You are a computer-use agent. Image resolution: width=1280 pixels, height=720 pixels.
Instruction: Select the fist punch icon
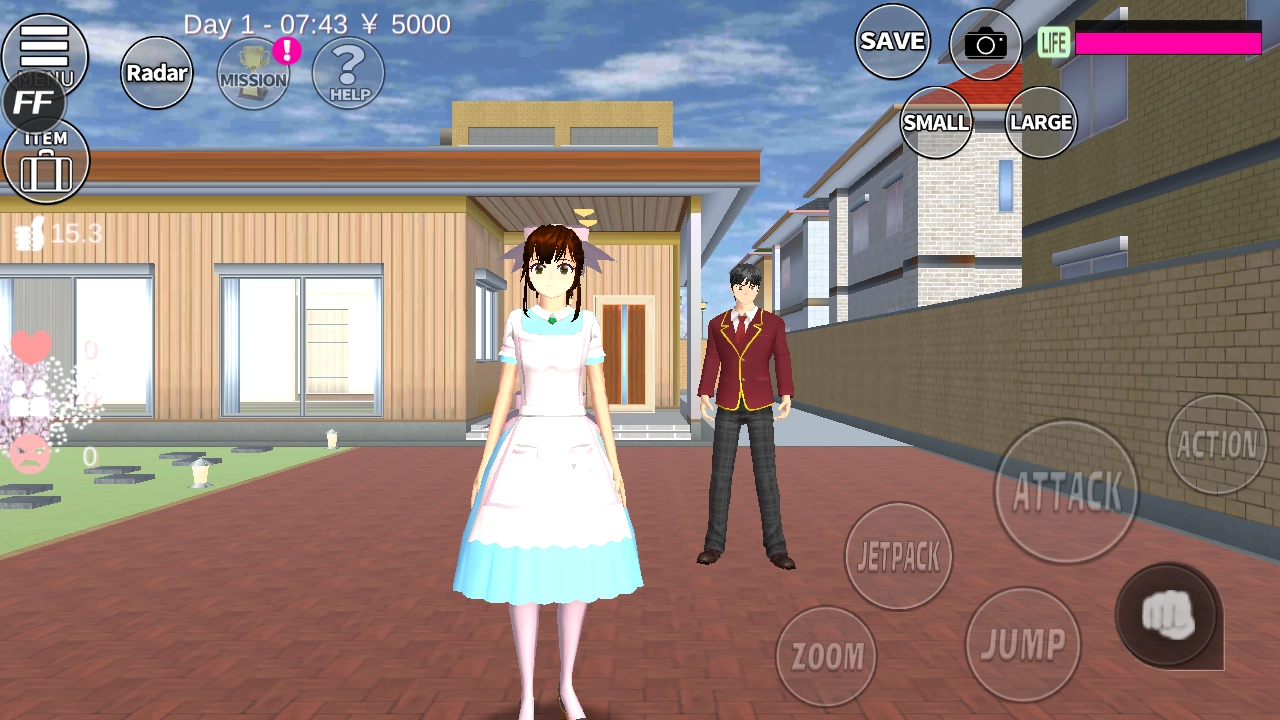point(1168,615)
